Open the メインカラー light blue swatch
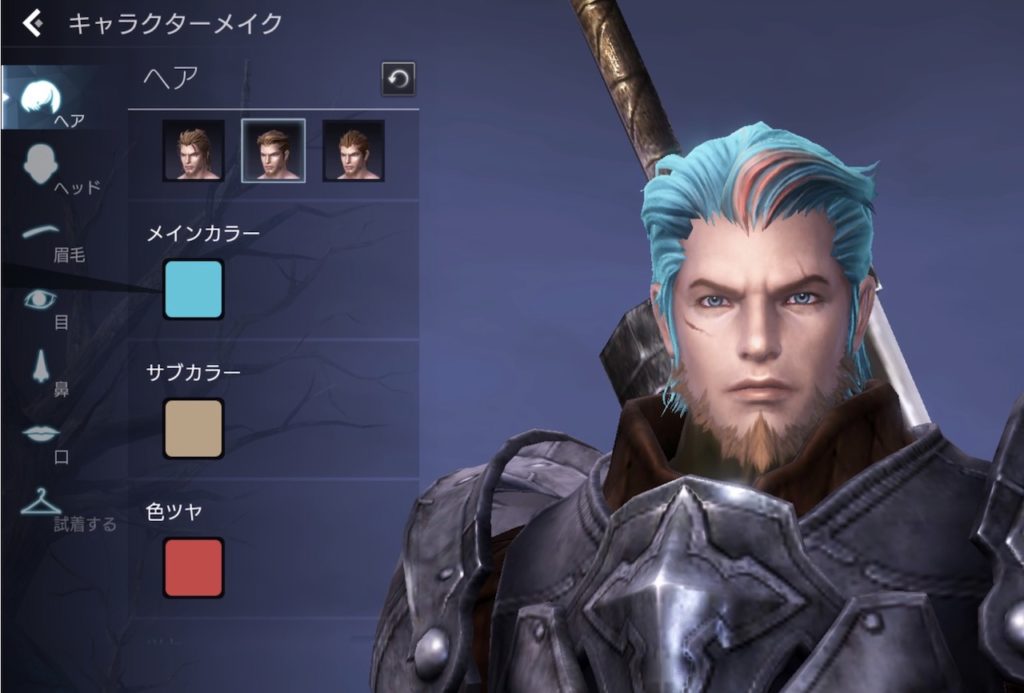The image size is (1024, 693). click(193, 289)
